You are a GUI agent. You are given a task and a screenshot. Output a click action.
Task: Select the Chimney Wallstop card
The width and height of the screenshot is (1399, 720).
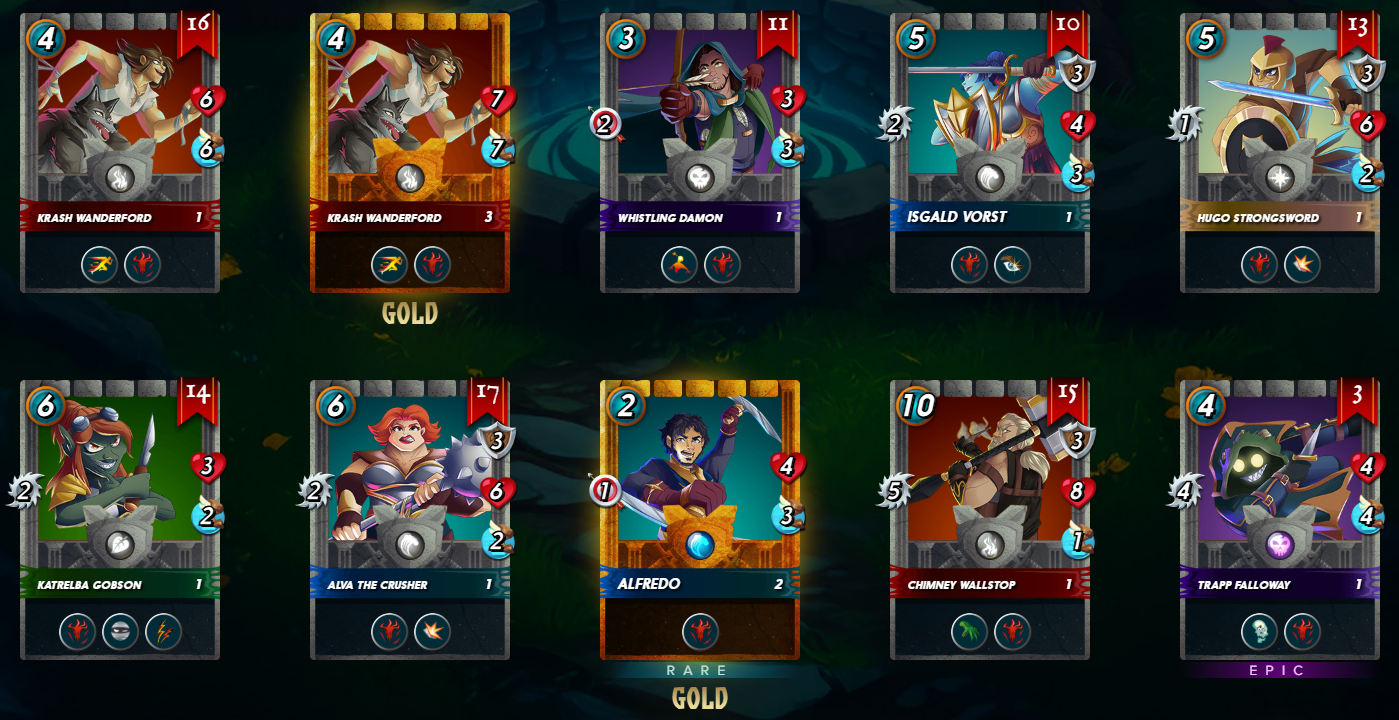pos(990,490)
